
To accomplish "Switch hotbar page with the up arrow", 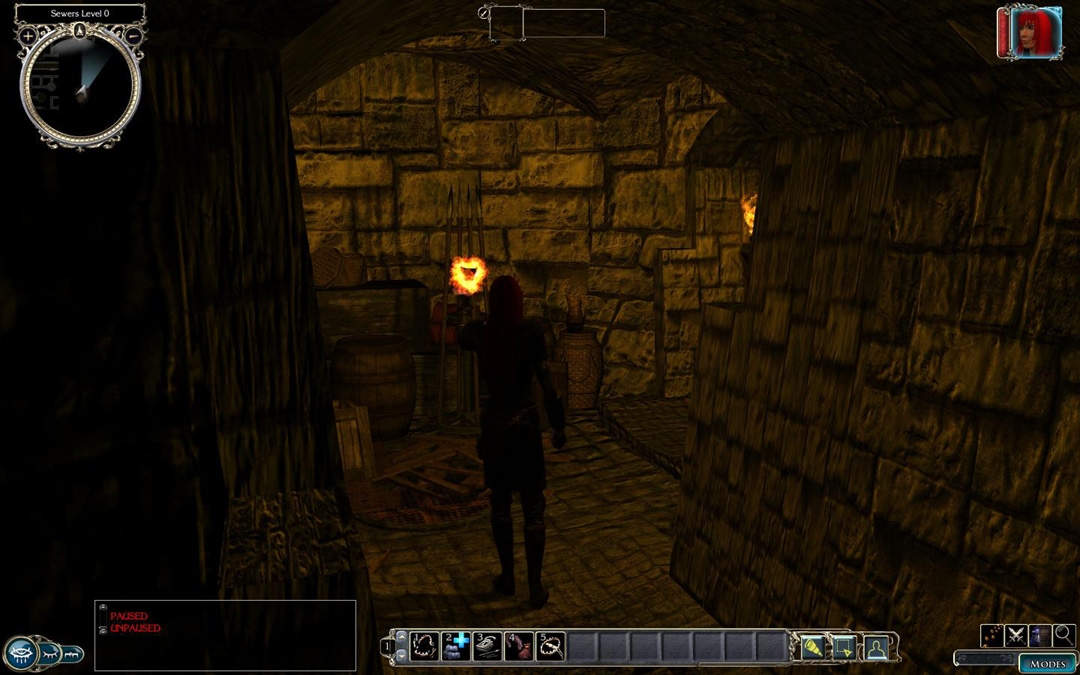I will (401, 637).
